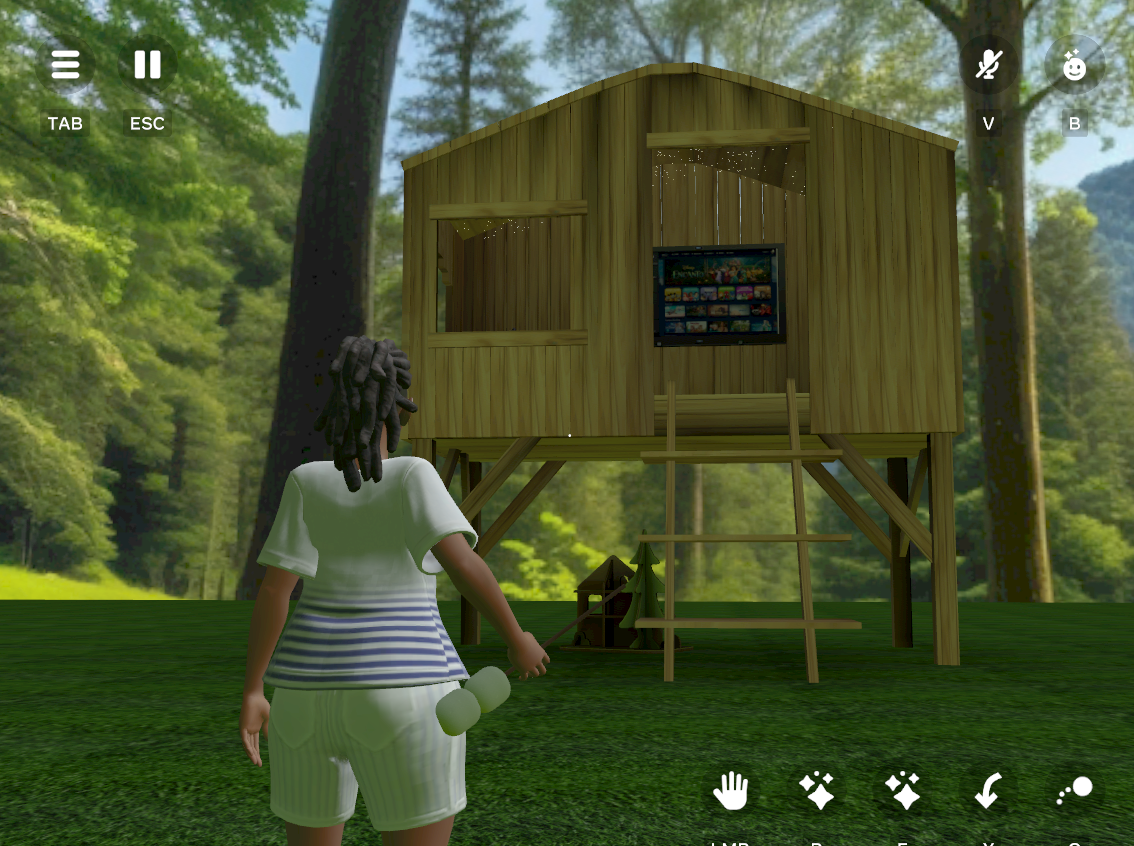Open the smiley face emote button
The height and width of the screenshot is (846, 1134).
coord(1074,66)
